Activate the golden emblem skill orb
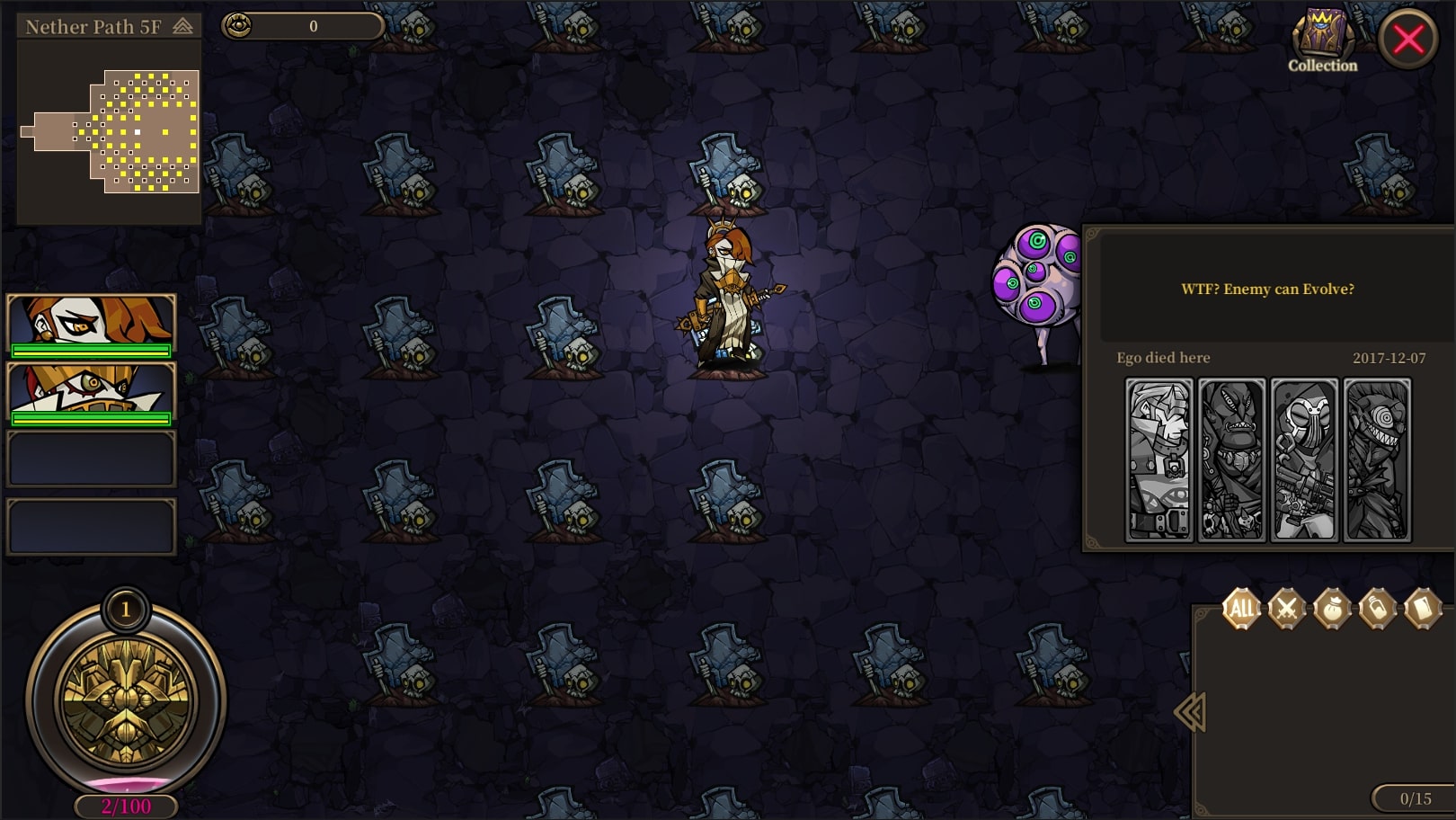This screenshot has width=1456, height=820. click(x=126, y=701)
